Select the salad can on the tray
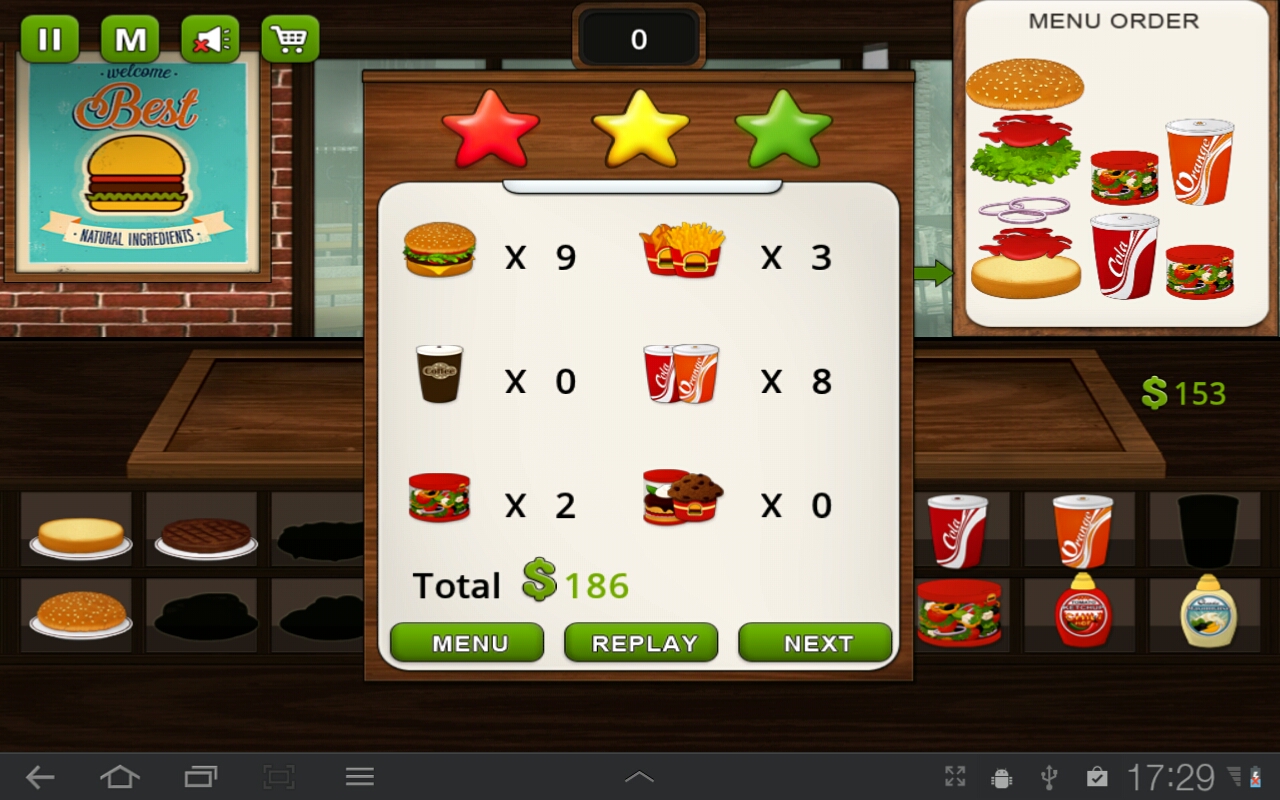 960,614
